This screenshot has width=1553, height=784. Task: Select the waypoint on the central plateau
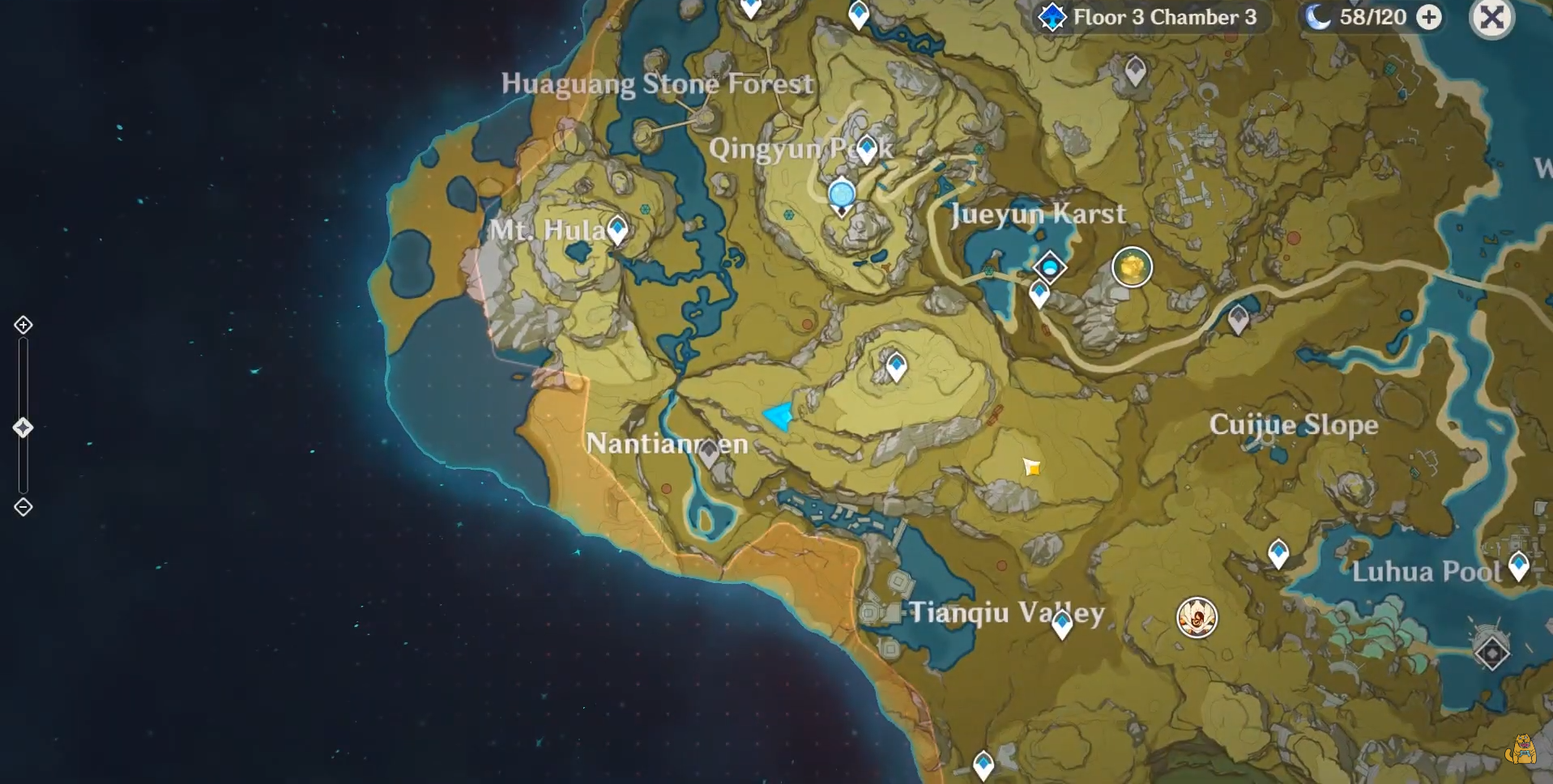click(896, 366)
